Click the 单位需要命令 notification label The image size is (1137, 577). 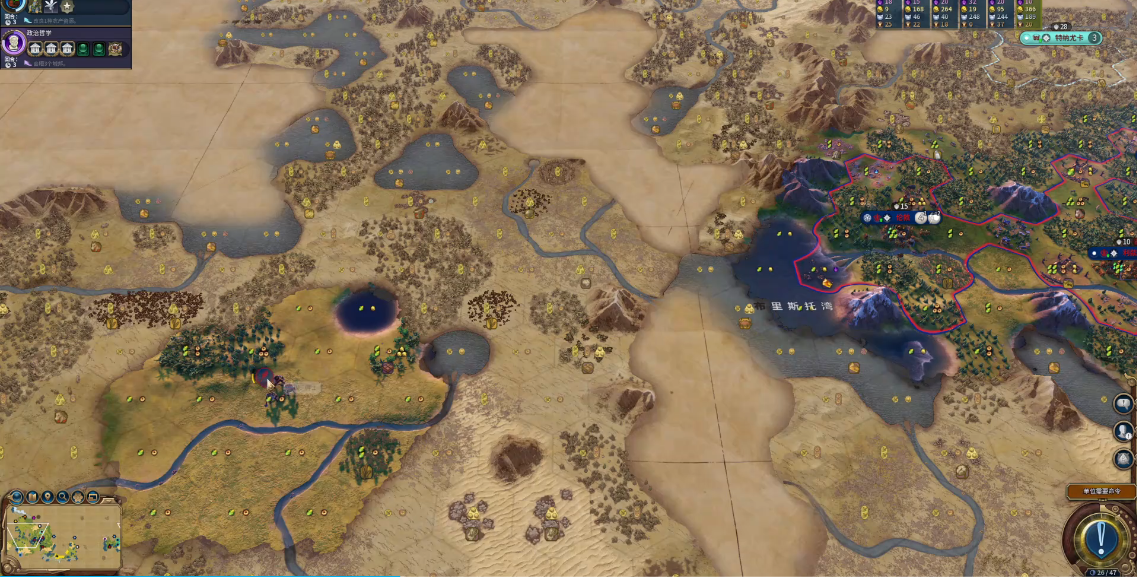(x=1099, y=491)
